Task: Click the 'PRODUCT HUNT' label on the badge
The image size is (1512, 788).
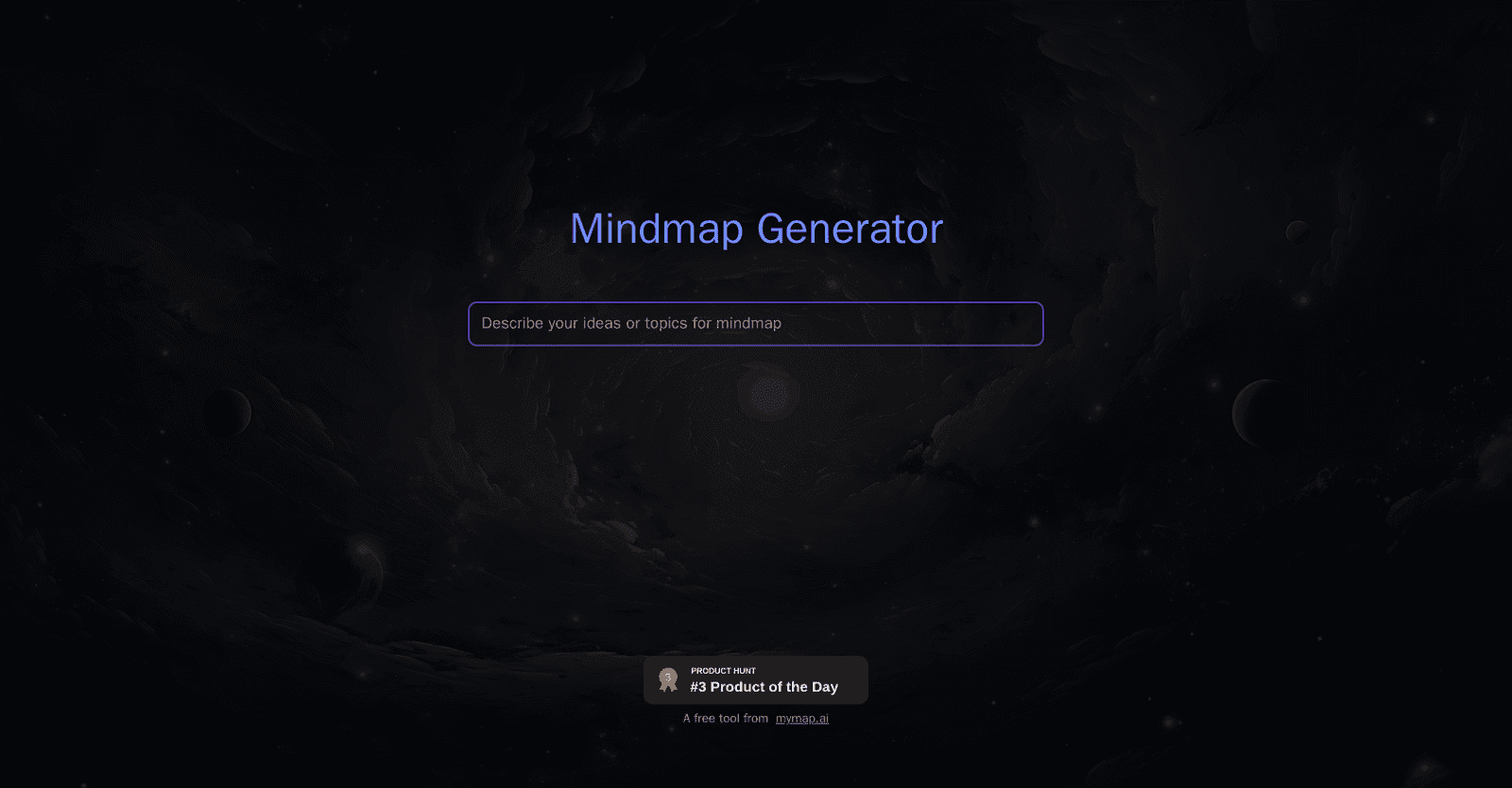Action: coord(722,670)
